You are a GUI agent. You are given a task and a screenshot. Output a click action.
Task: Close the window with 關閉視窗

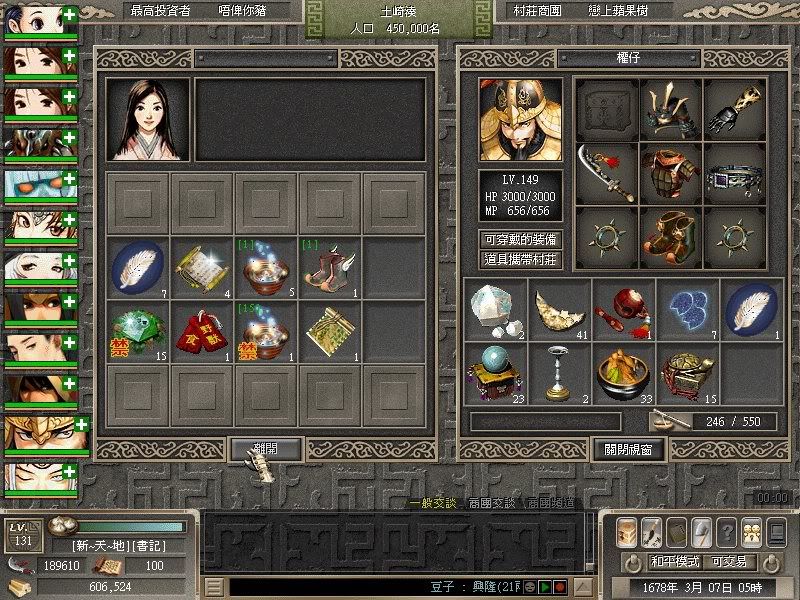(629, 449)
